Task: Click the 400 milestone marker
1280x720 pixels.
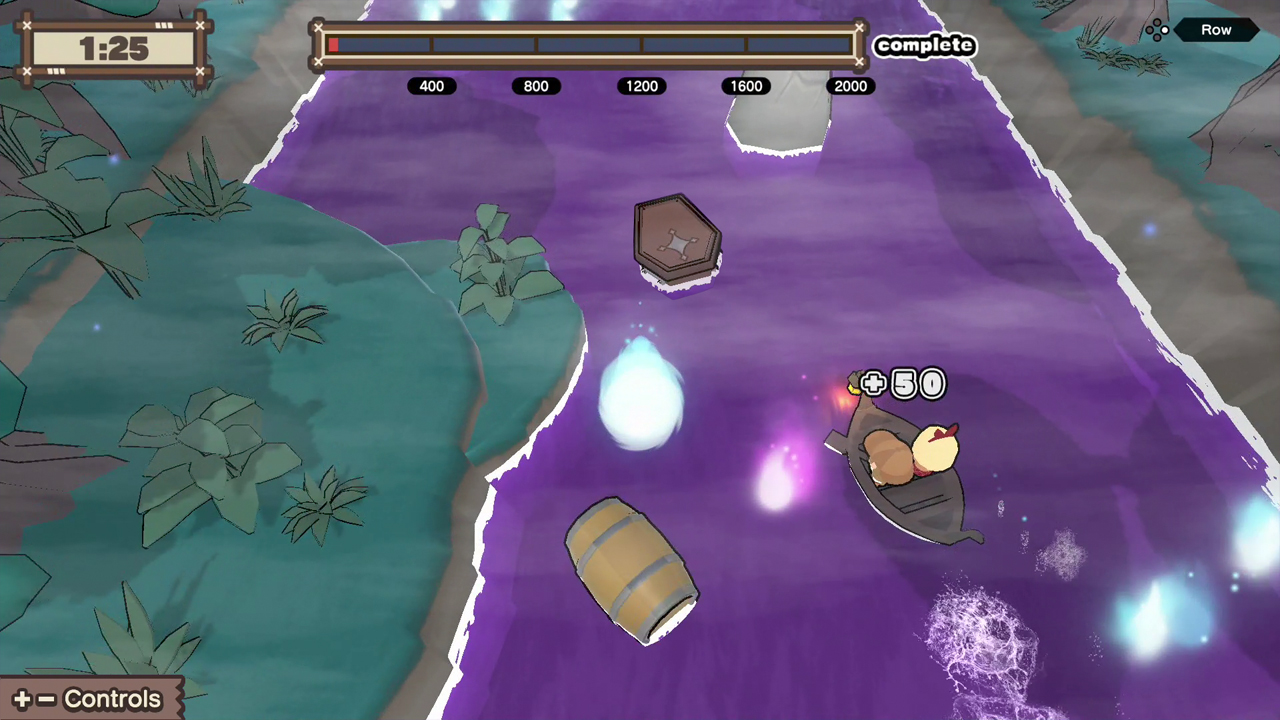Action: tap(431, 86)
